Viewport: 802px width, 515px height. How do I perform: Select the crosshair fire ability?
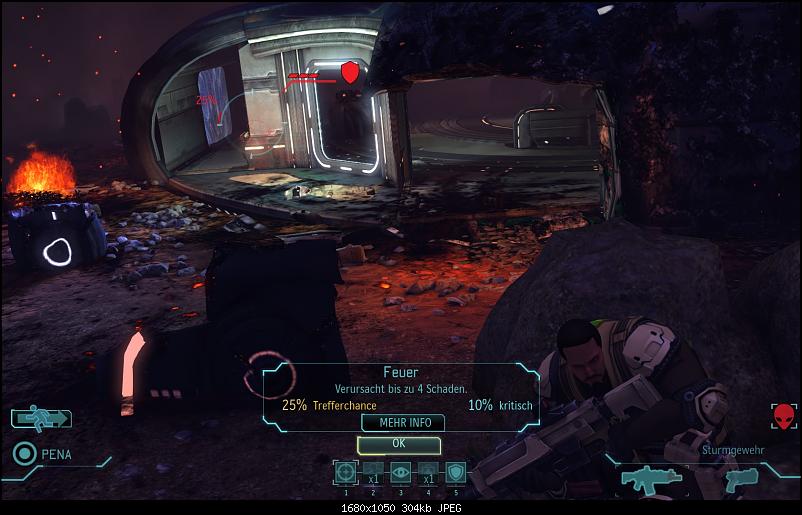point(346,473)
